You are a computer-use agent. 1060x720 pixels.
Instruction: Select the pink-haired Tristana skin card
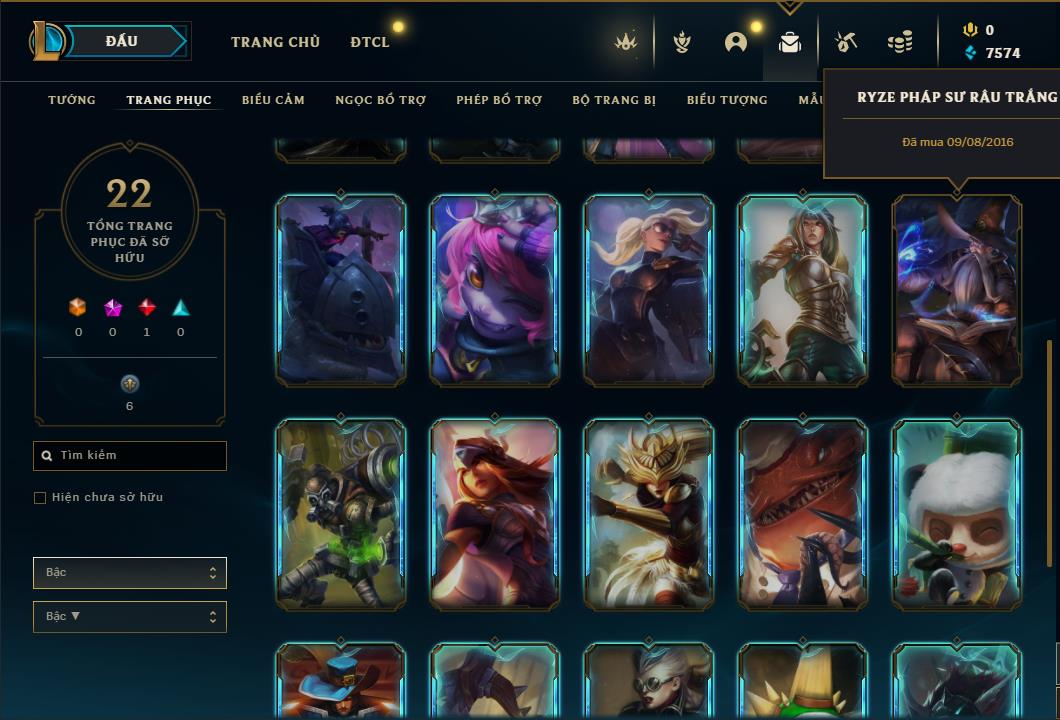pyautogui.click(x=495, y=290)
